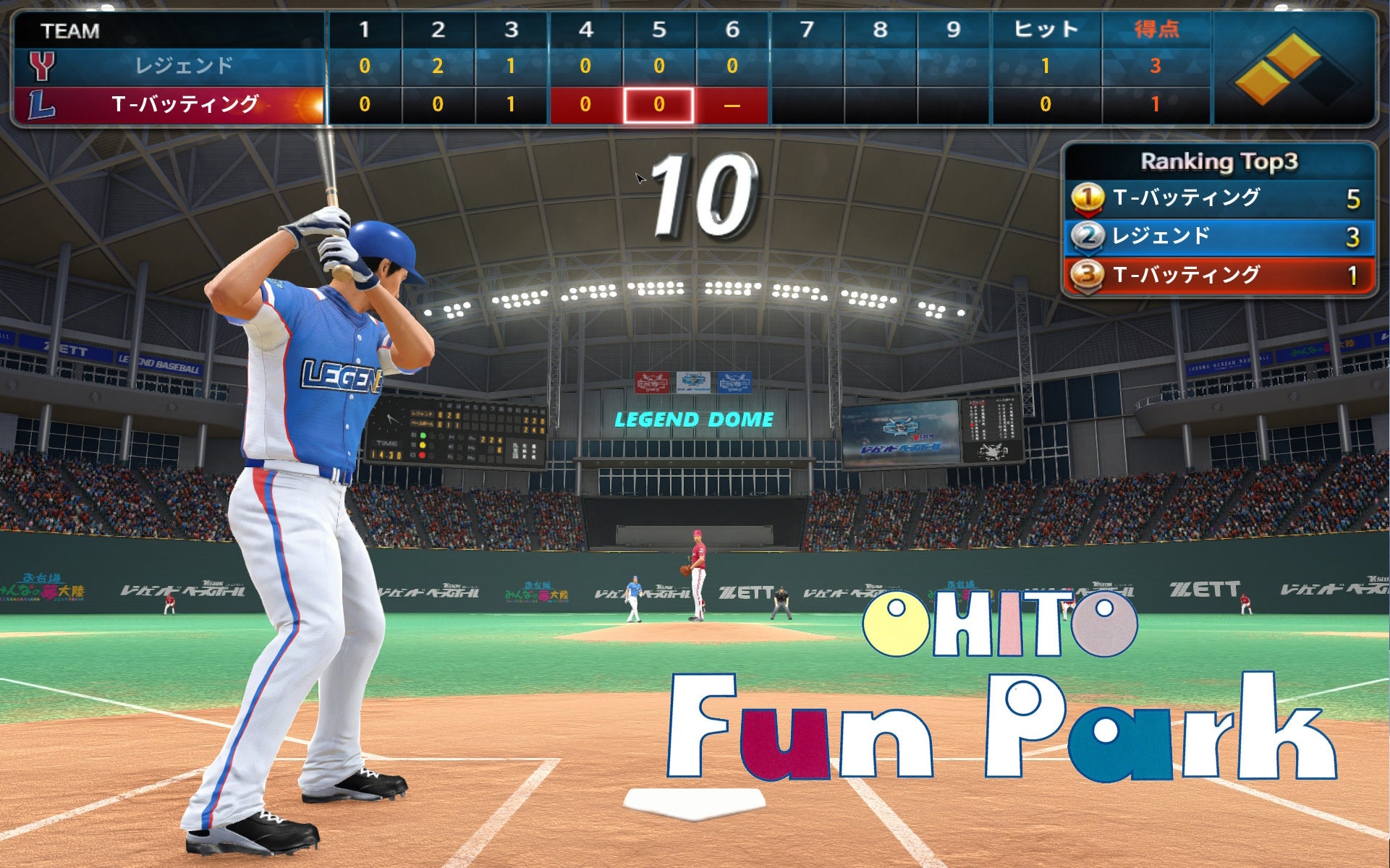The height and width of the screenshot is (868, 1390).
Task: Click the third-place ranking row
Action: point(1219,275)
